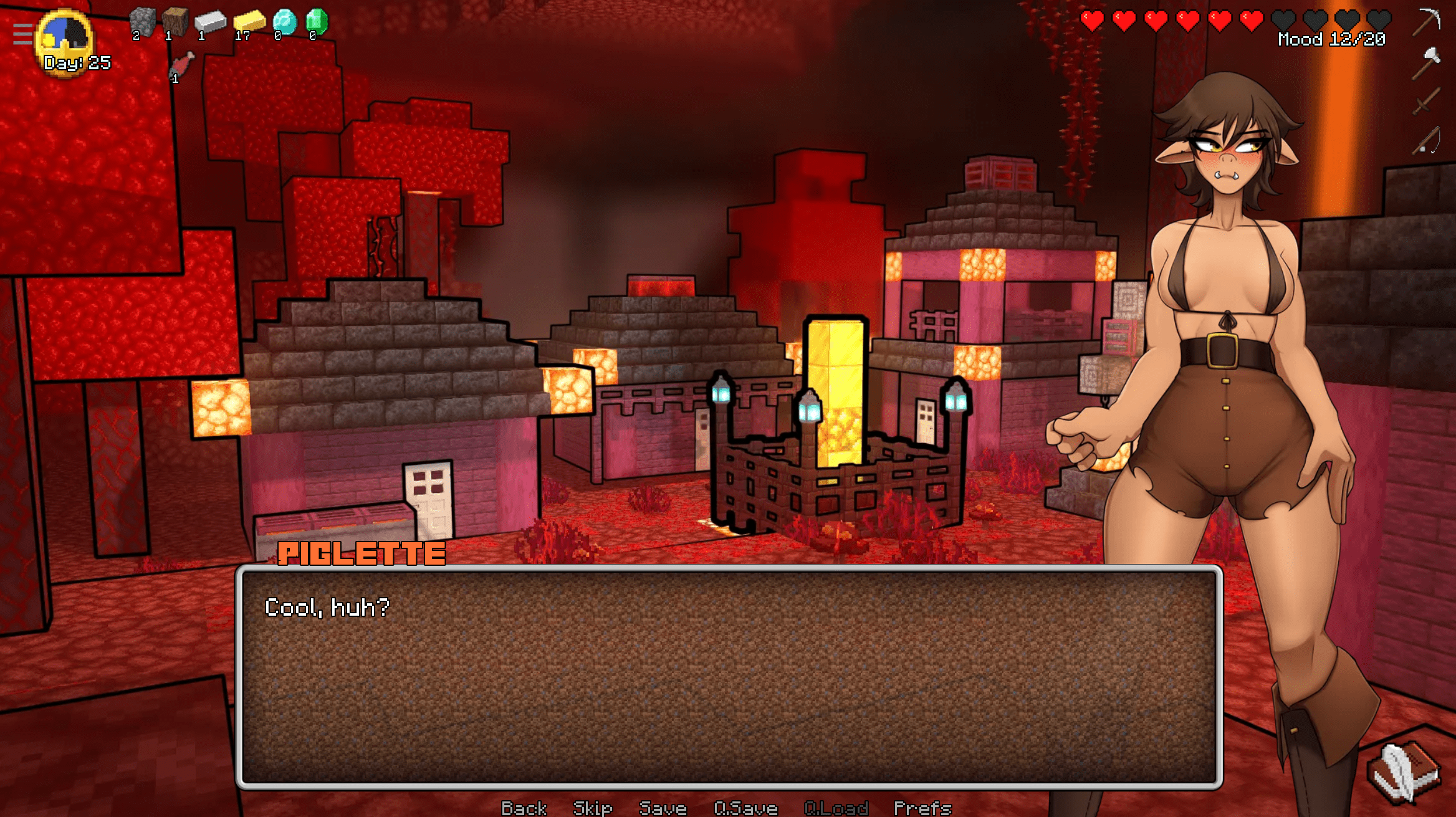Quick save with Q.Save
The image size is (1456, 817).
coord(745,808)
